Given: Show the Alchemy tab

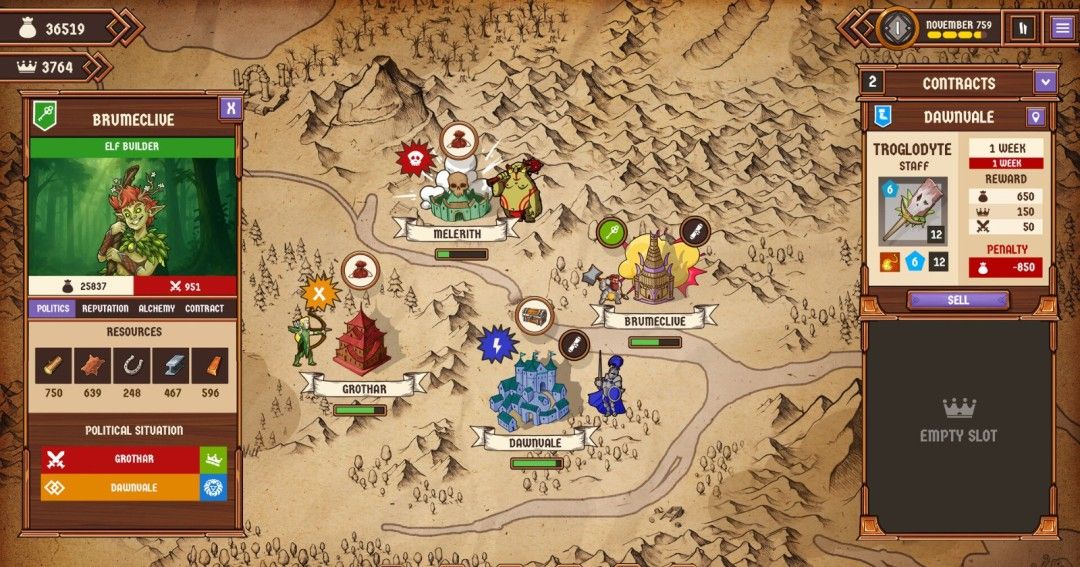Looking at the screenshot, I should 156,309.
